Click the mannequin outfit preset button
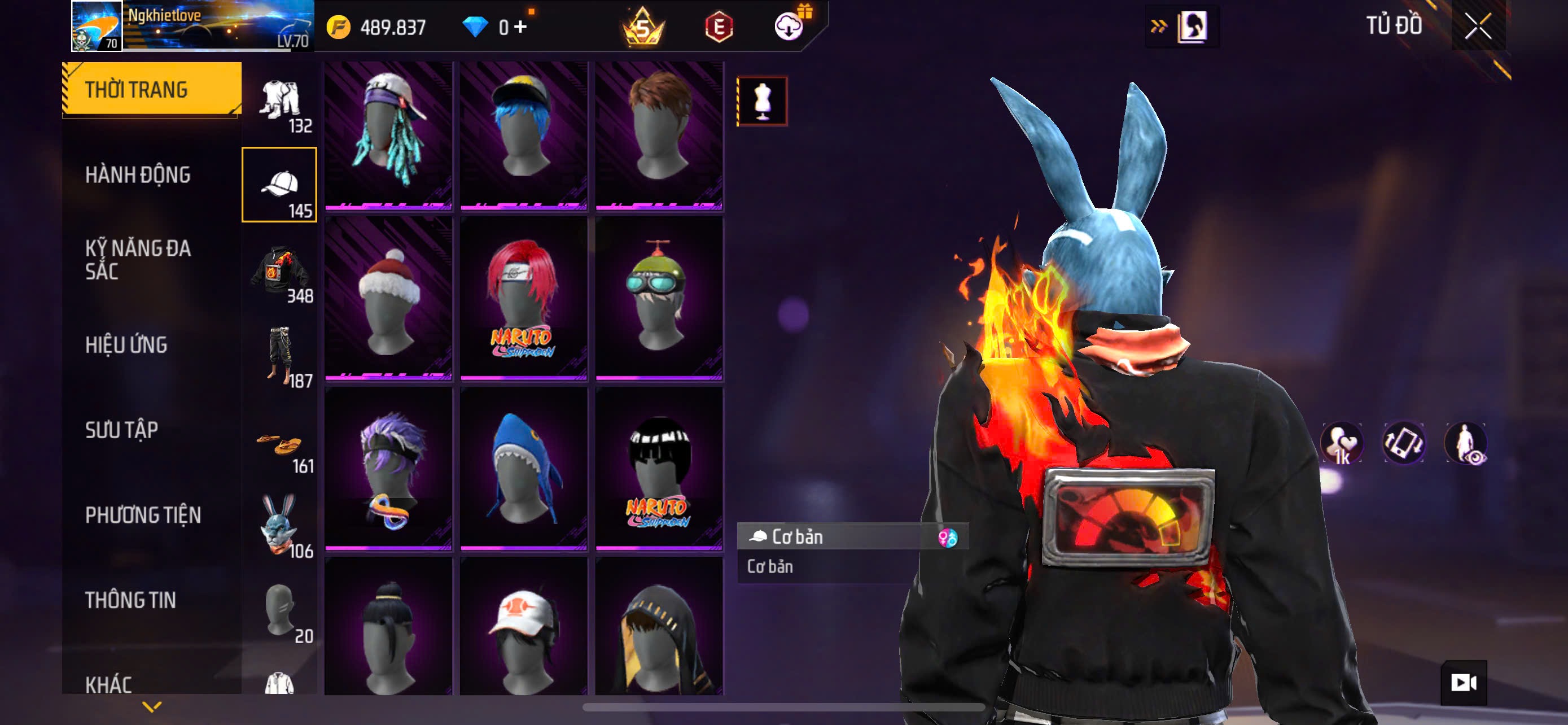This screenshot has height=725, width=1568. [x=762, y=101]
